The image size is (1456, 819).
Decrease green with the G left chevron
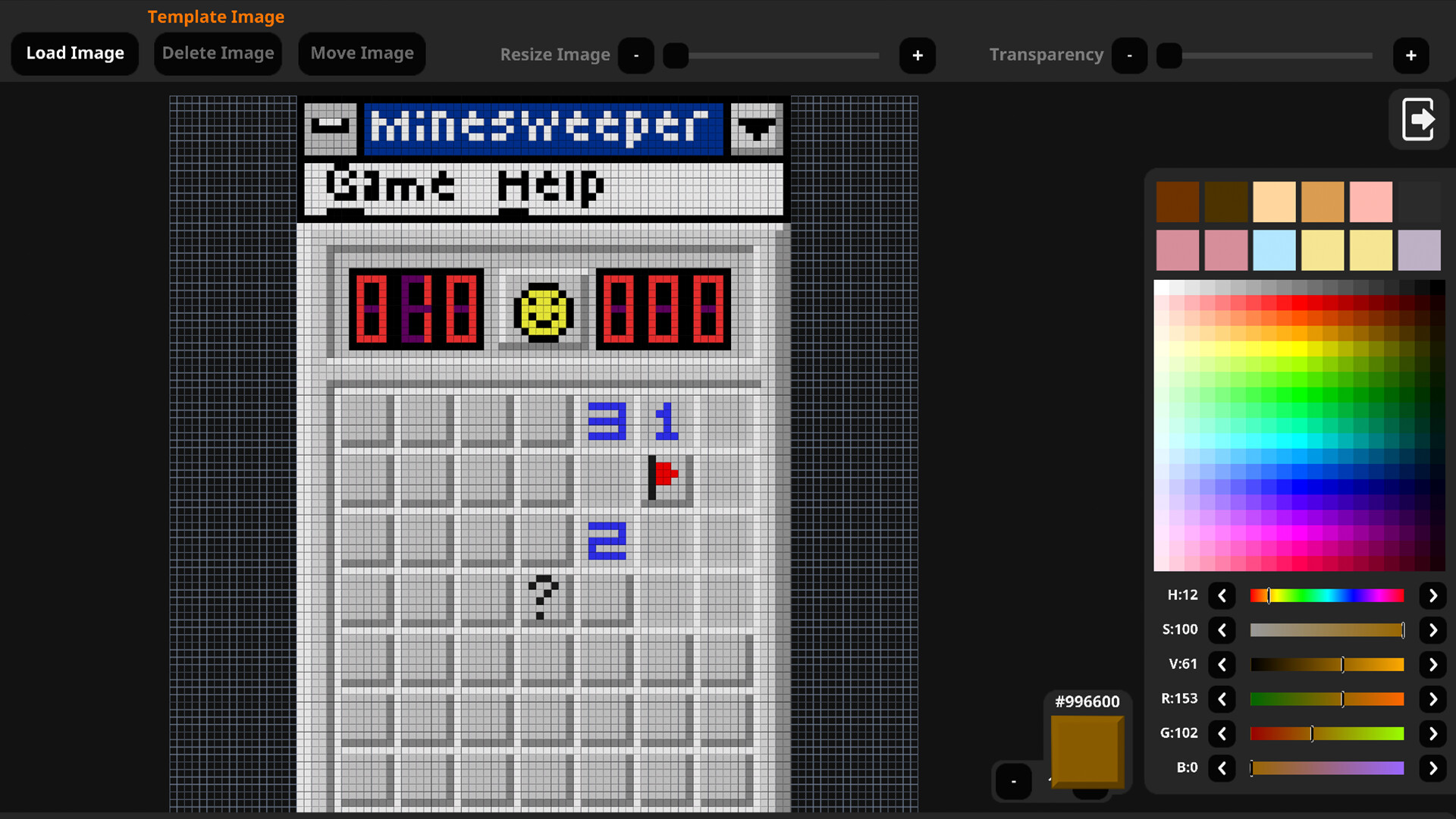1222,733
